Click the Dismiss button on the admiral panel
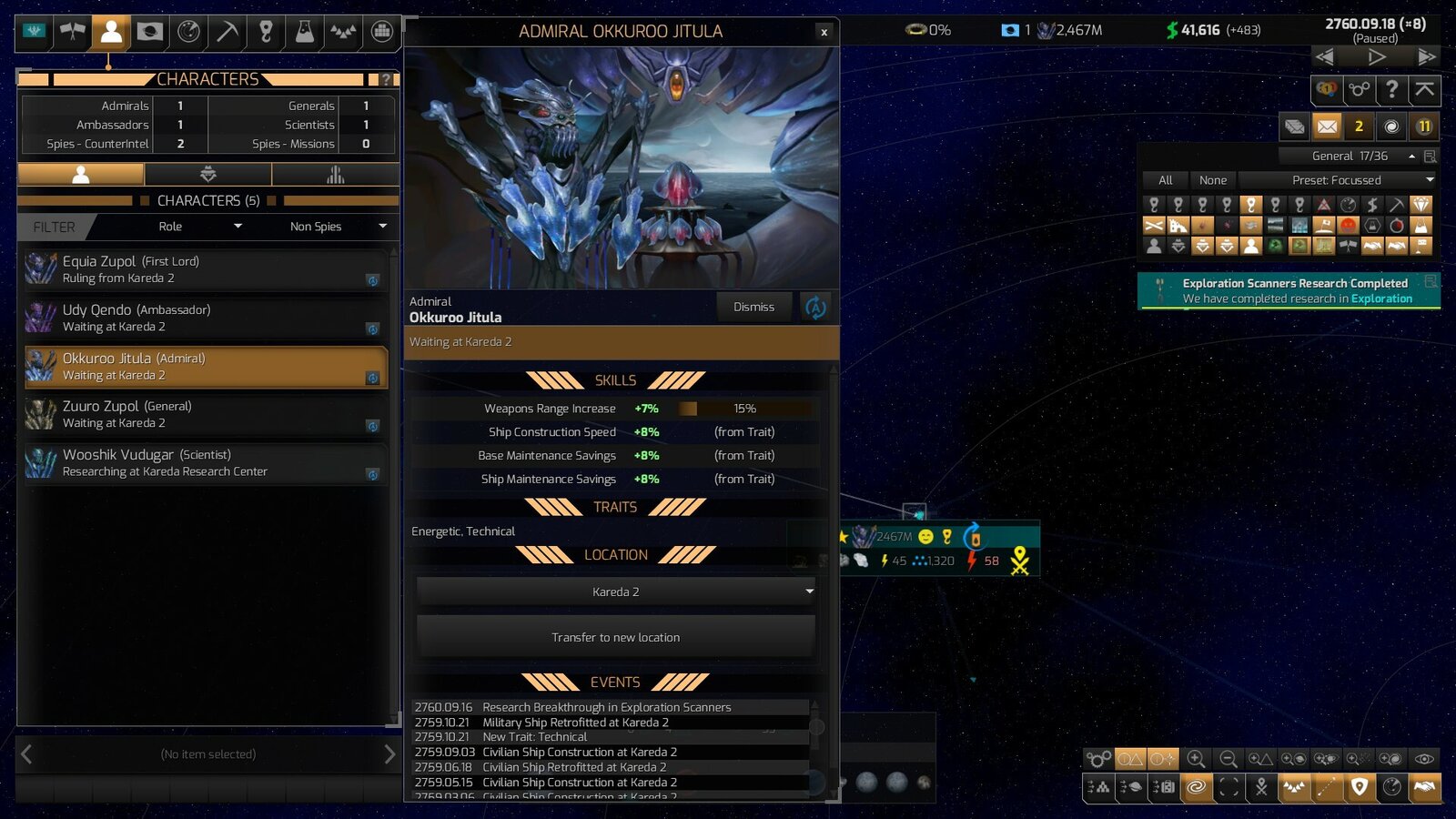Viewport: 1456px width, 819px height. (x=753, y=308)
